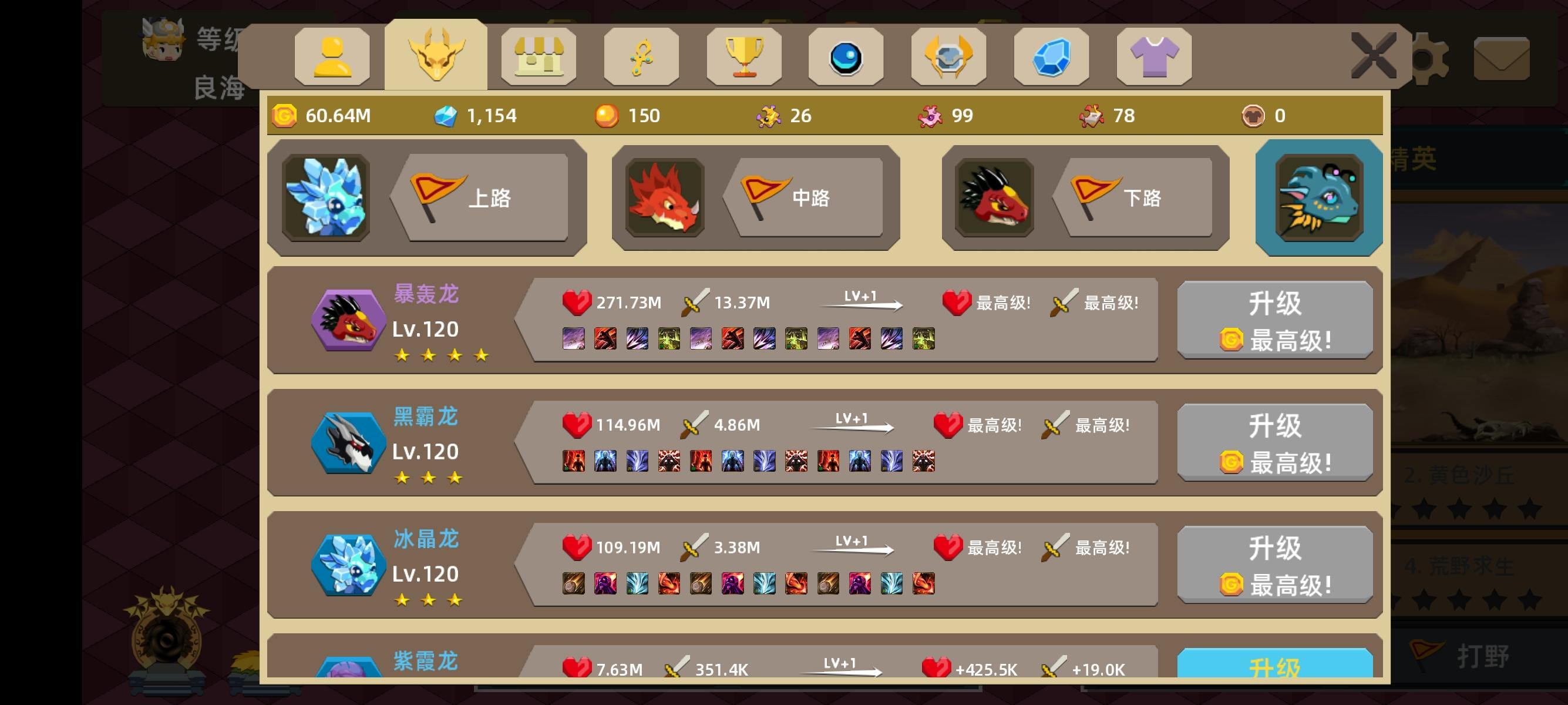The image size is (1568, 705).
Task: Open the purple shirt tab icon
Action: [1153, 56]
